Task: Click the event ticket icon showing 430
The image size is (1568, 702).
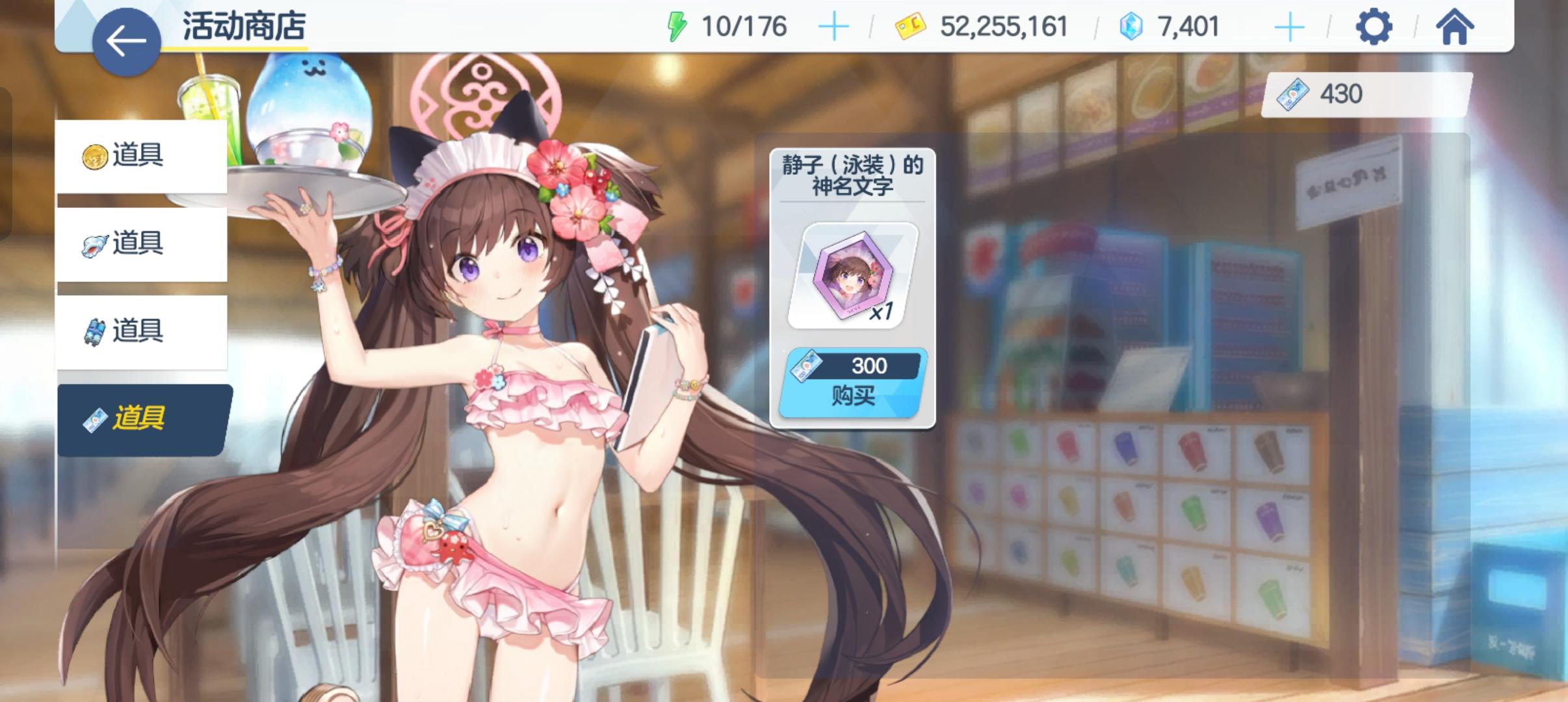Action: 1294,94
